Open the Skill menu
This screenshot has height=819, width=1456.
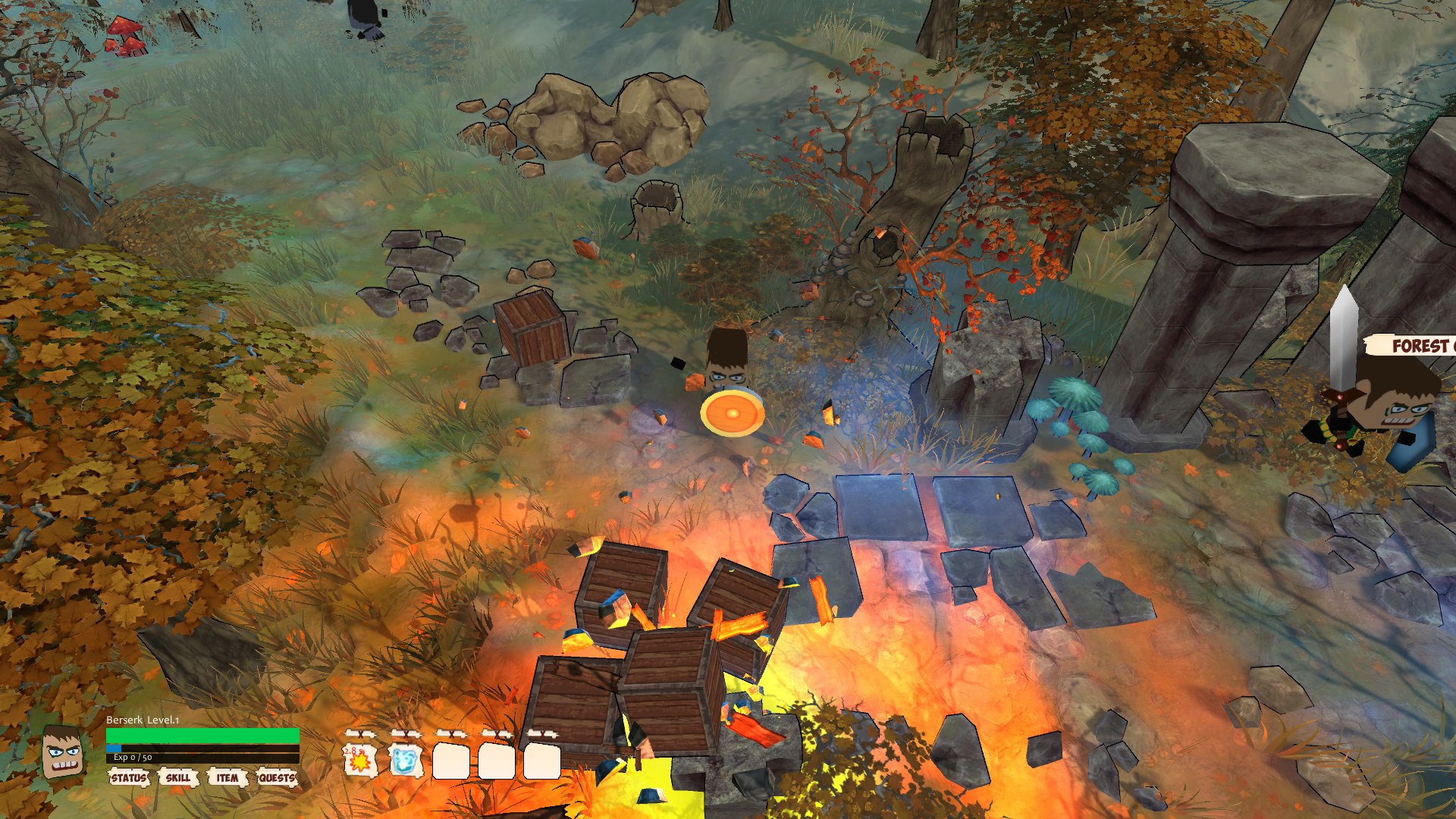point(178,778)
